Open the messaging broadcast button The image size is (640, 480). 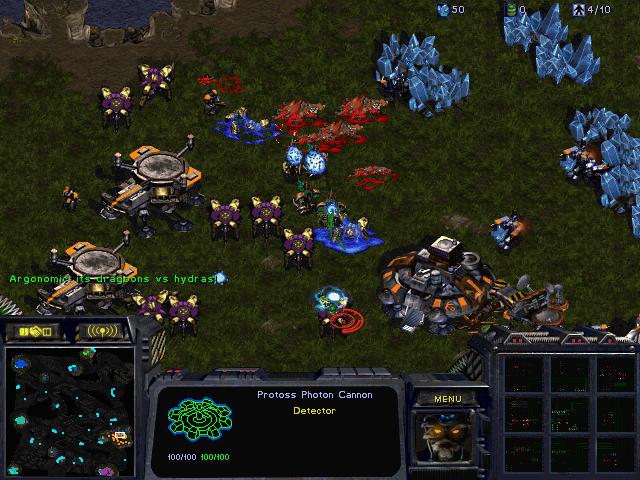coord(102,331)
